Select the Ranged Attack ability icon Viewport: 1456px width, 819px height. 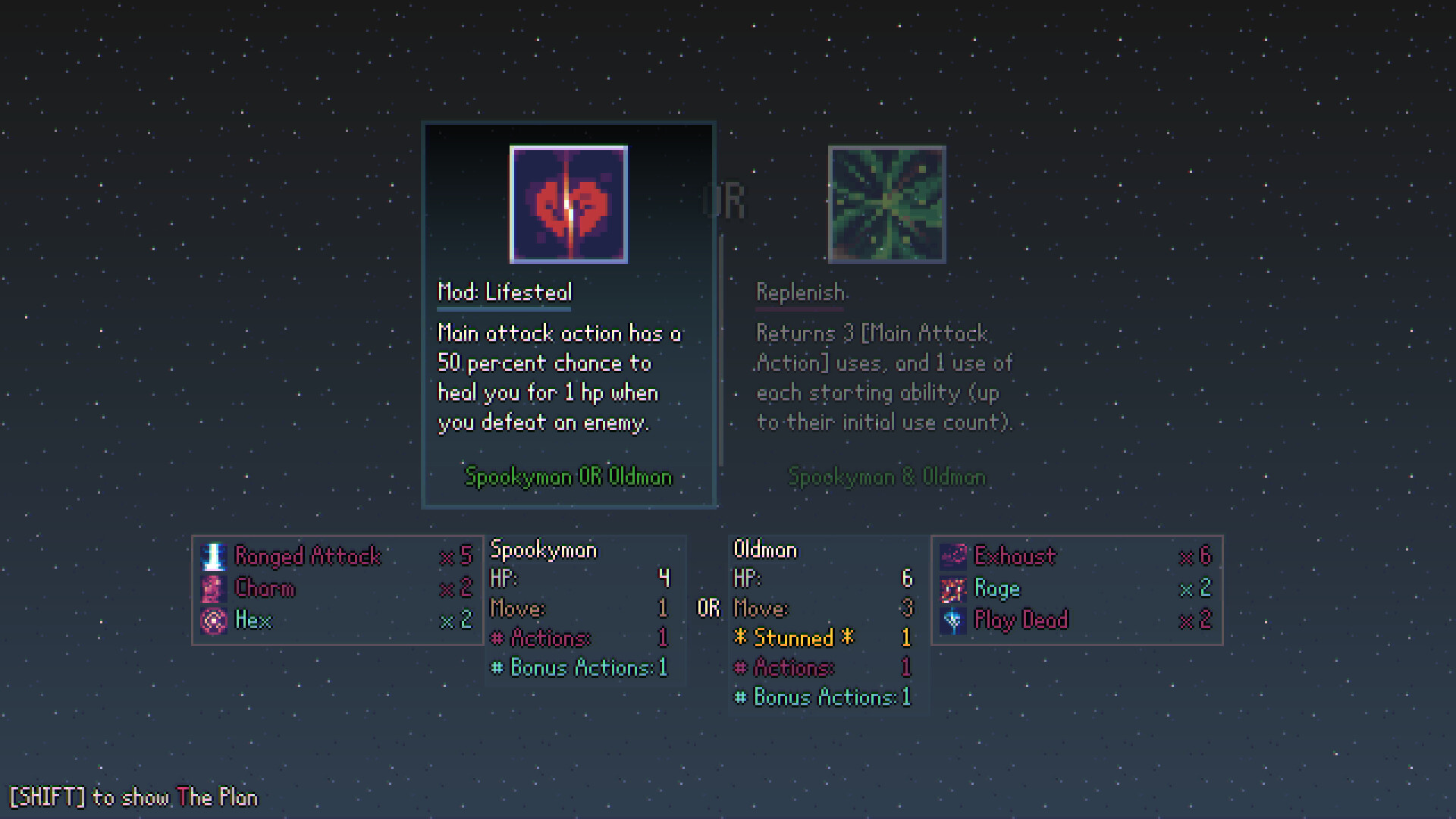click(215, 556)
